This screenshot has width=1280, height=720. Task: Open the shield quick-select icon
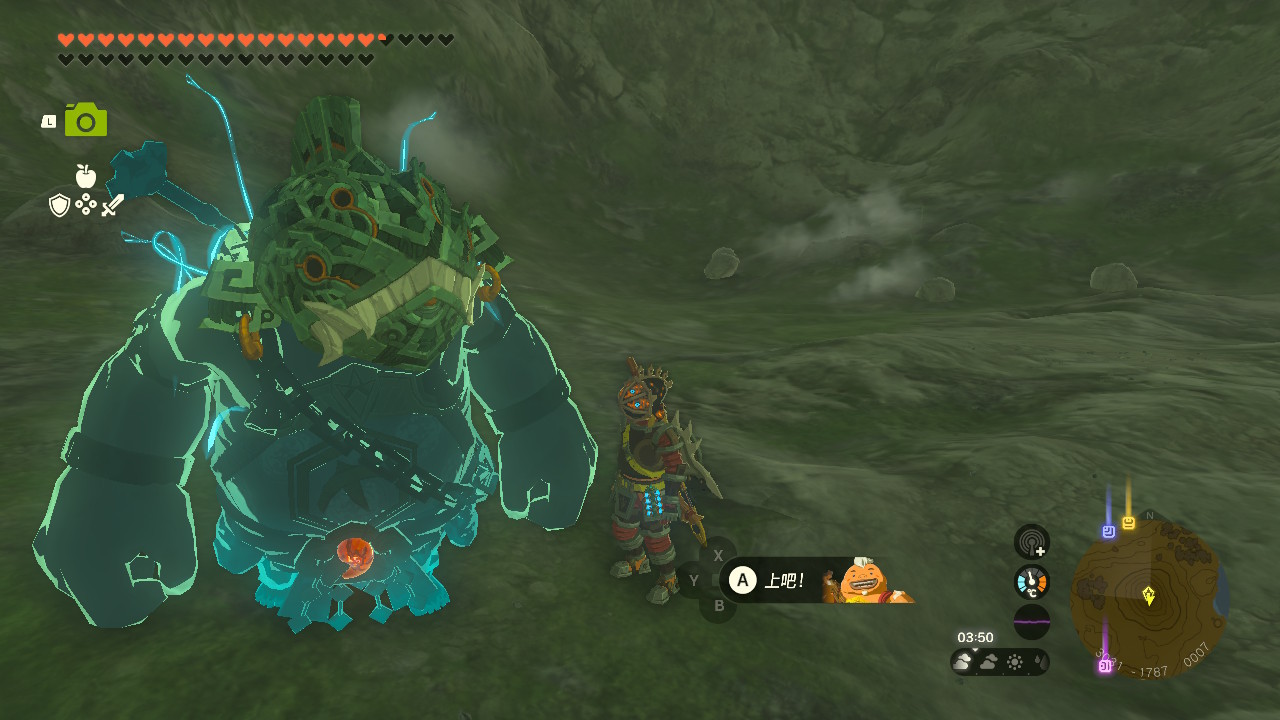point(60,205)
